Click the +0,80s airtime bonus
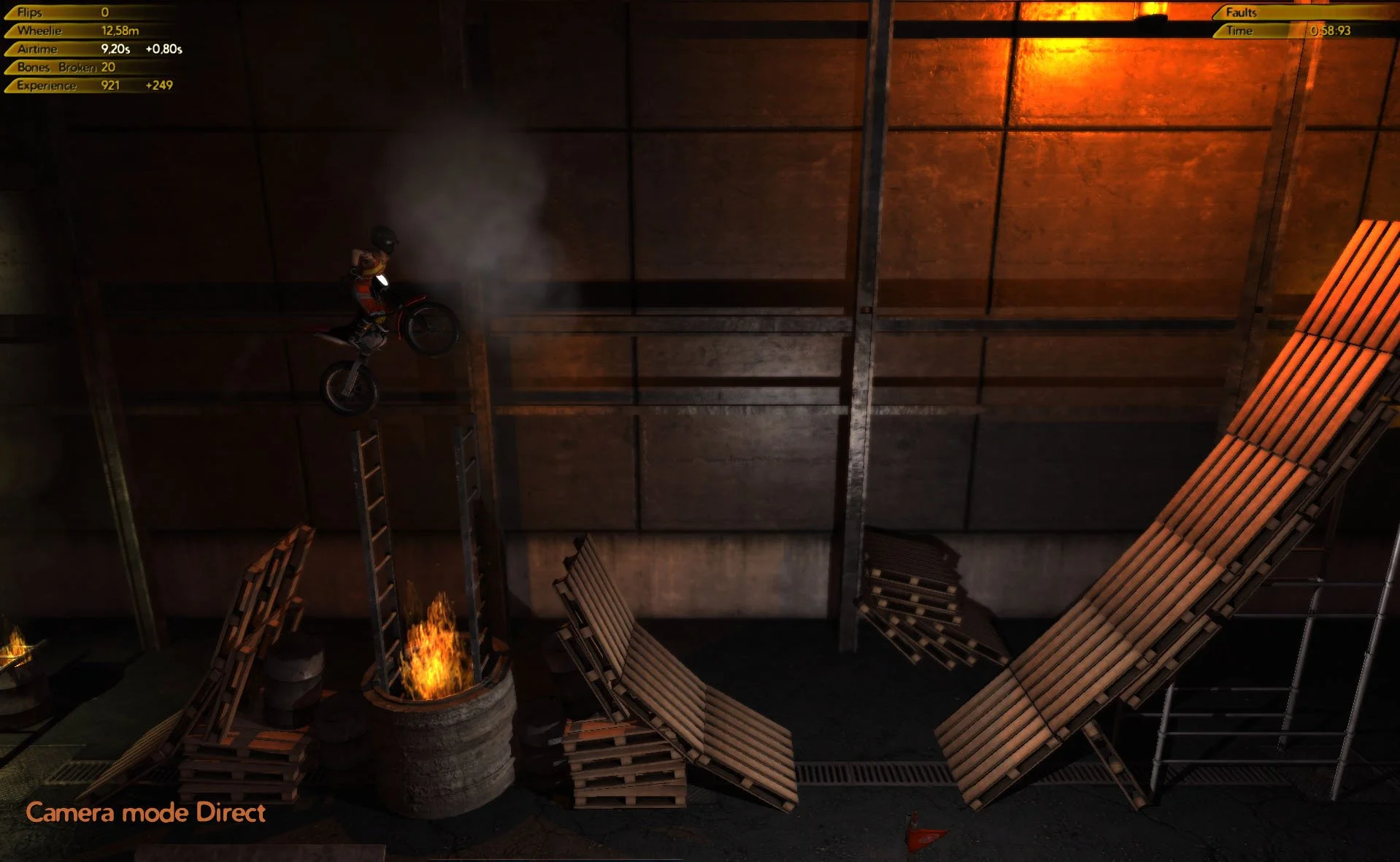 165,50
